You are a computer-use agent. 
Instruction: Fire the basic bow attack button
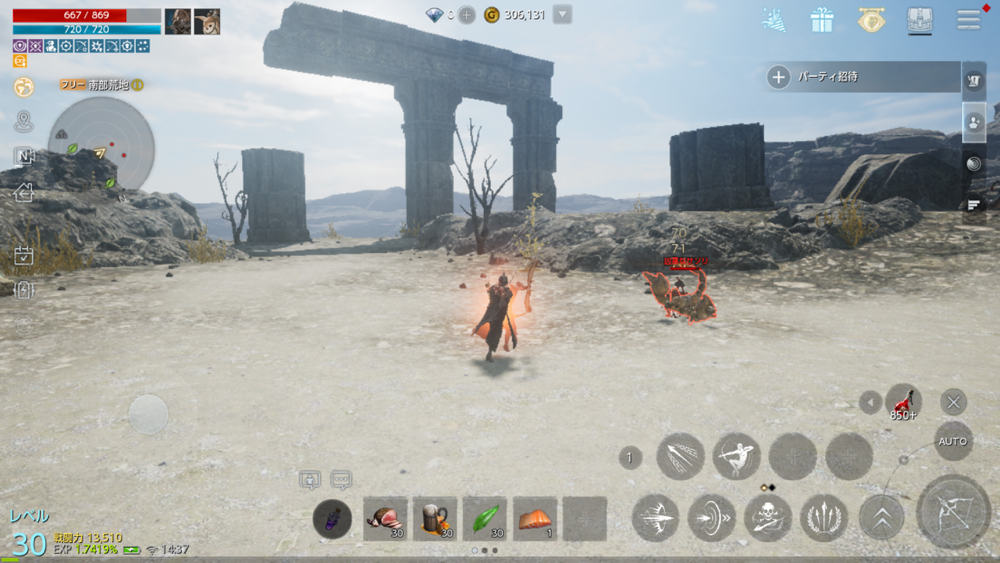(x=952, y=512)
